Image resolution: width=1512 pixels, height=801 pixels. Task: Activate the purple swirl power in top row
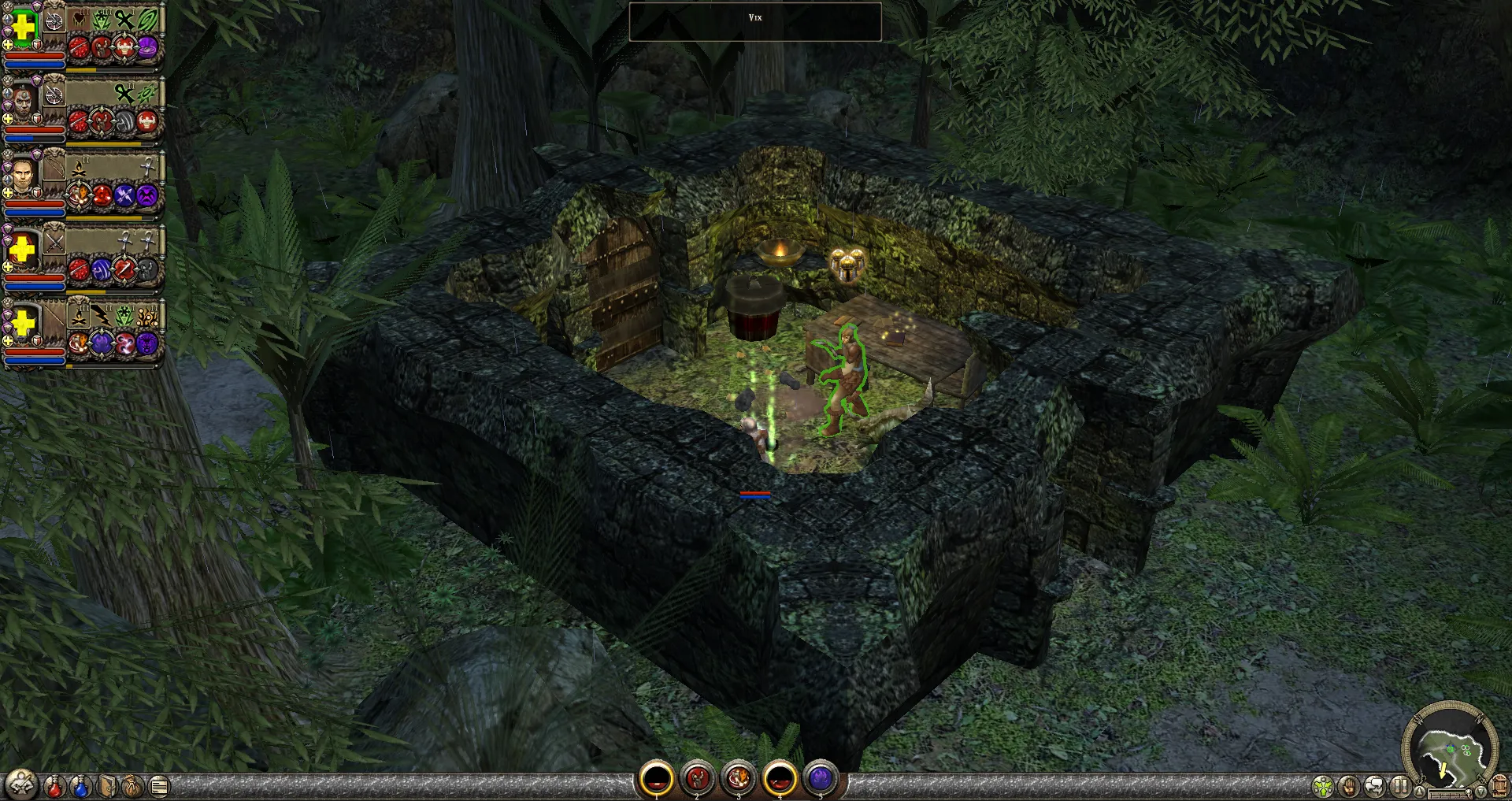(147, 49)
